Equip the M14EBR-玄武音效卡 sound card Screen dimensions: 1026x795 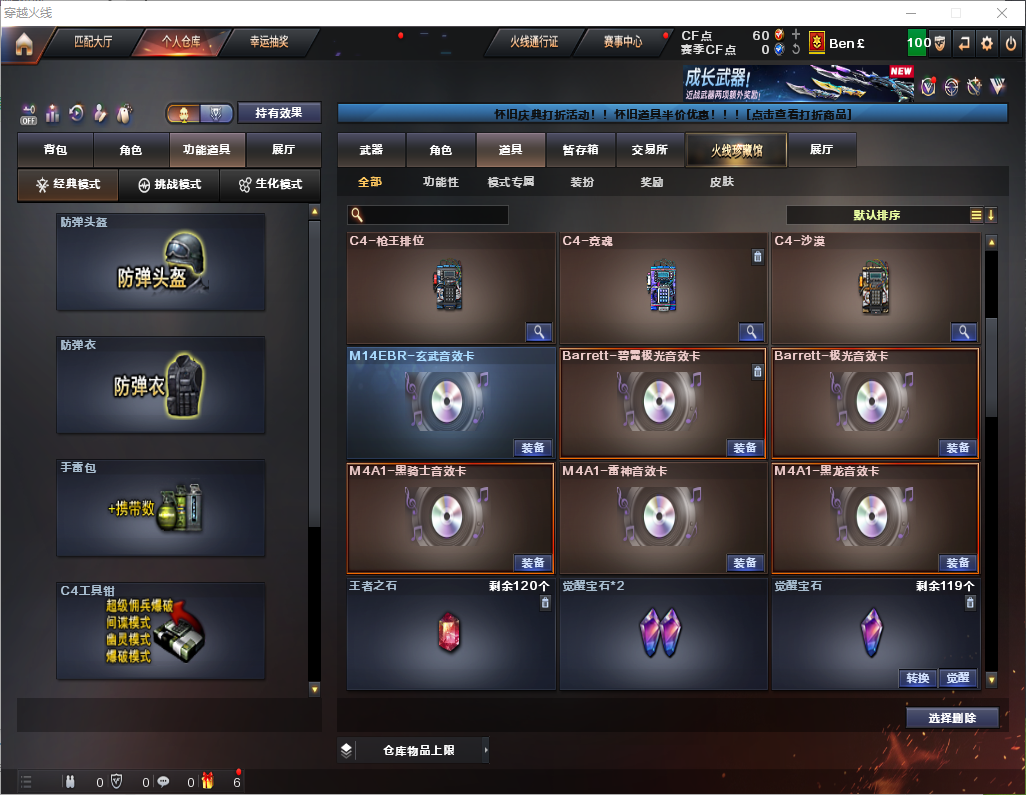pos(533,448)
